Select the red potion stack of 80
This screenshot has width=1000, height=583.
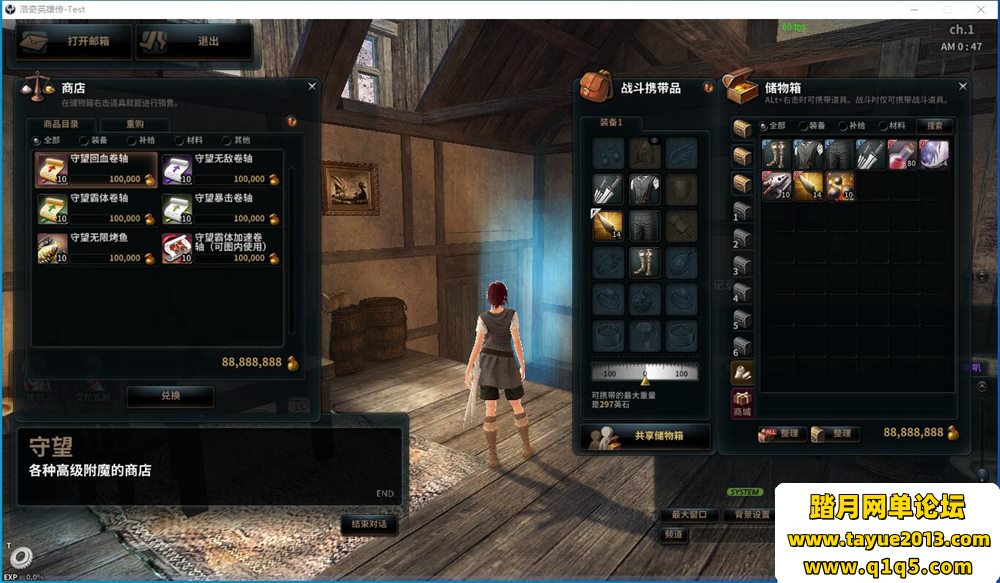point(903,154)
